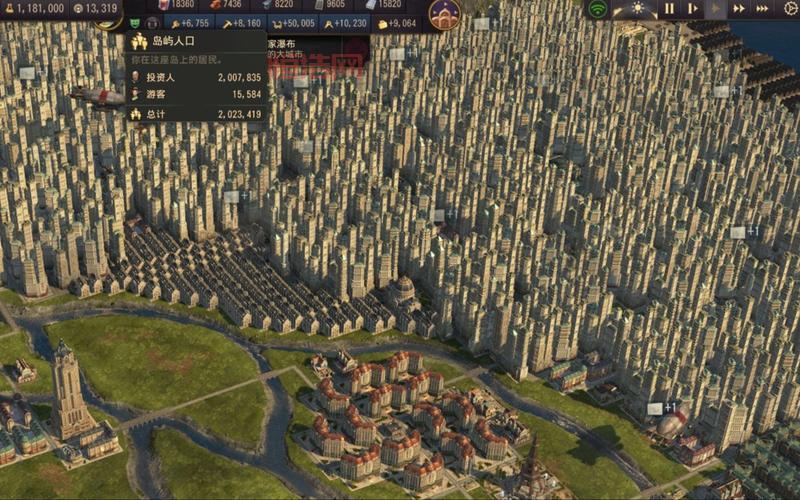Set game speed to fast forward
This screenshot has height=500, width=800.
click(739, 9)
